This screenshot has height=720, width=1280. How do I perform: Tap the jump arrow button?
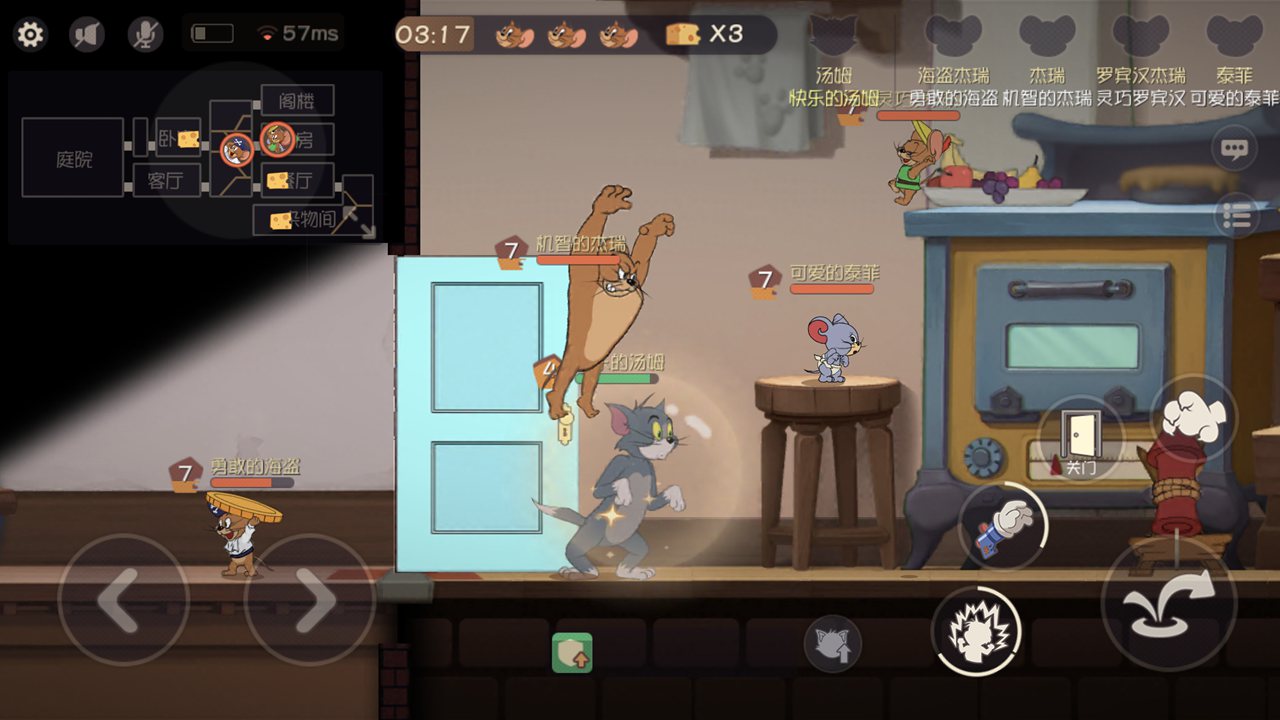click(x=1168, y=602)
